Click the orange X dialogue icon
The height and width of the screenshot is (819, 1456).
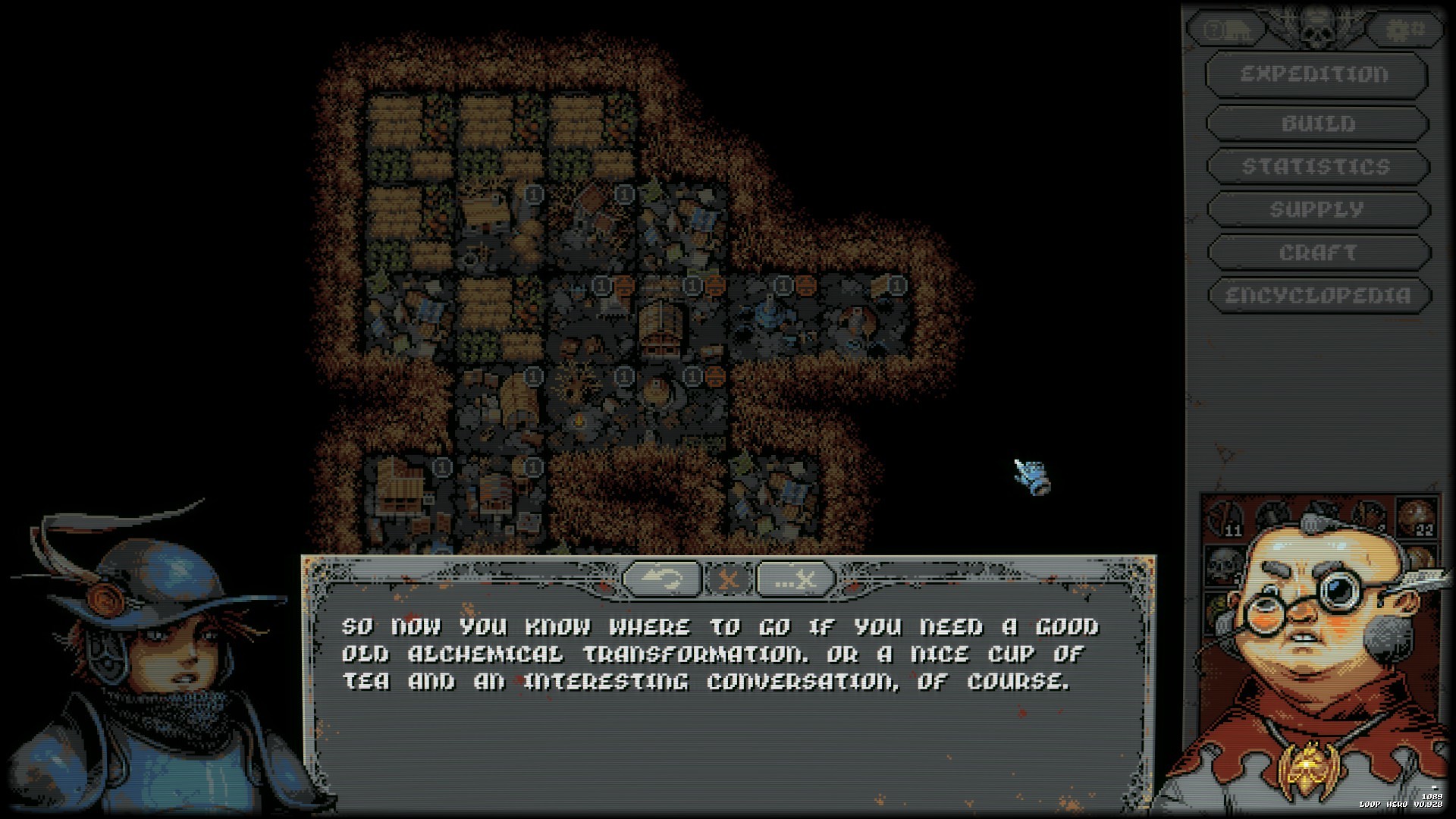(730, 578)
